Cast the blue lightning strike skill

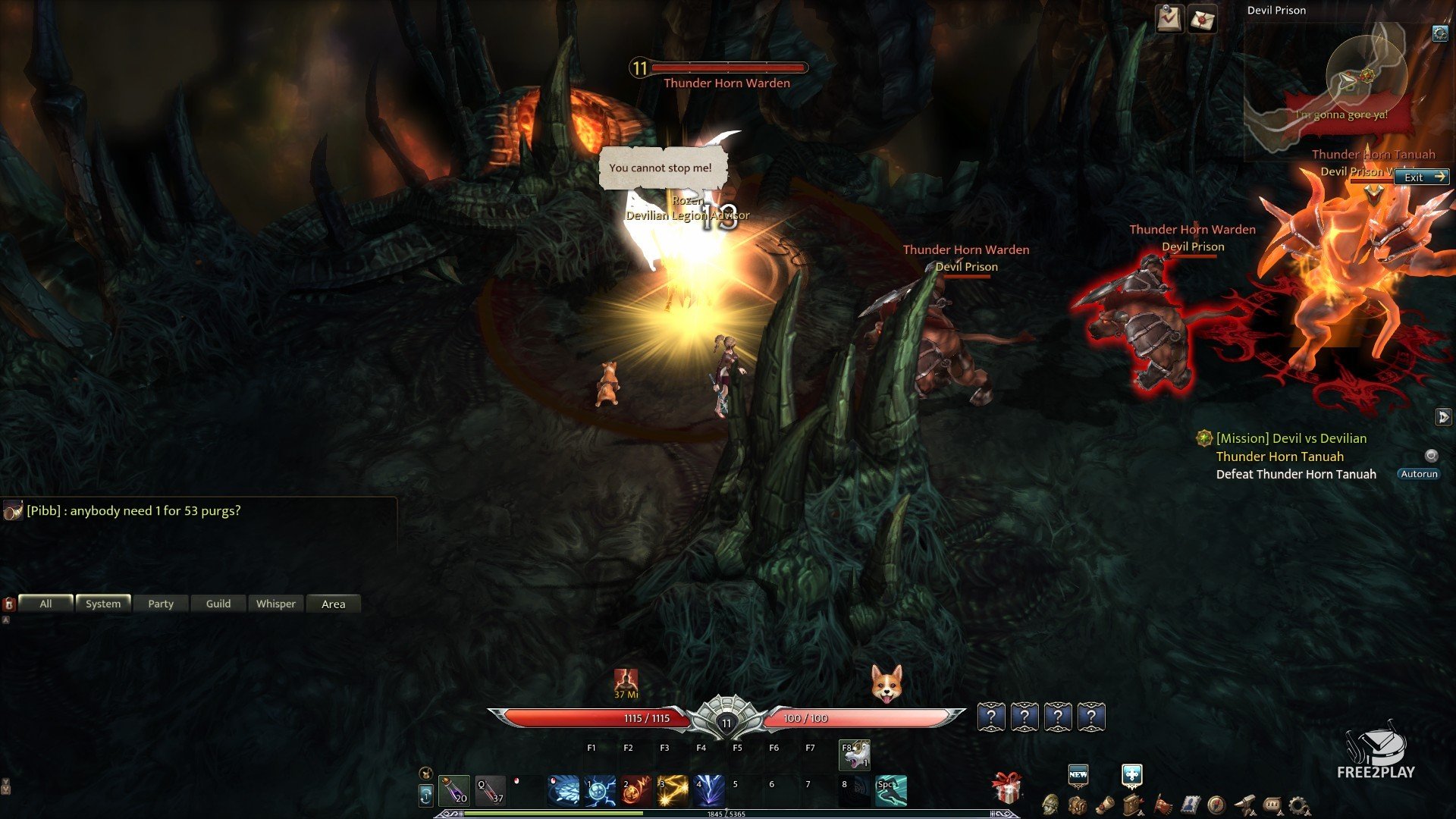tap(709, 790)
